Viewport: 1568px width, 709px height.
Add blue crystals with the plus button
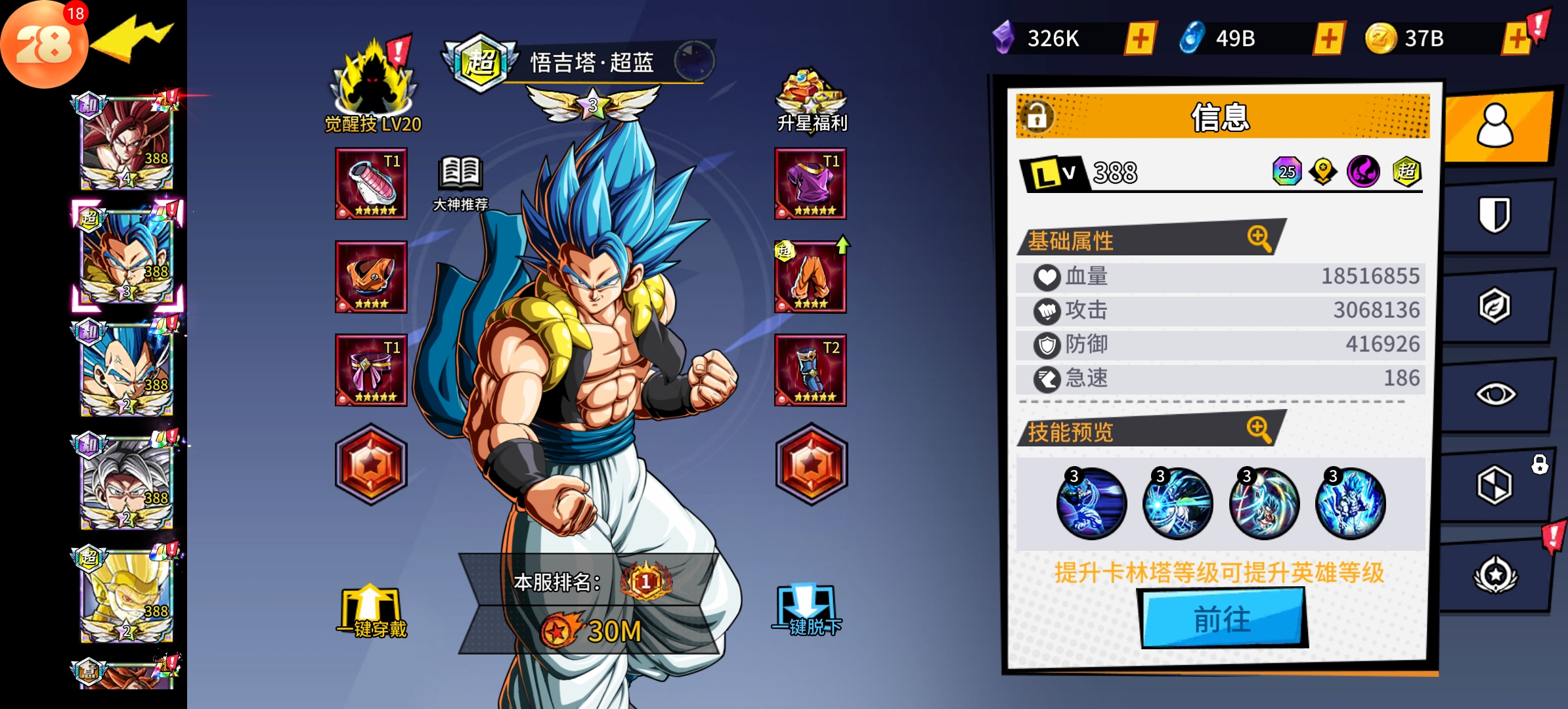1329,39
